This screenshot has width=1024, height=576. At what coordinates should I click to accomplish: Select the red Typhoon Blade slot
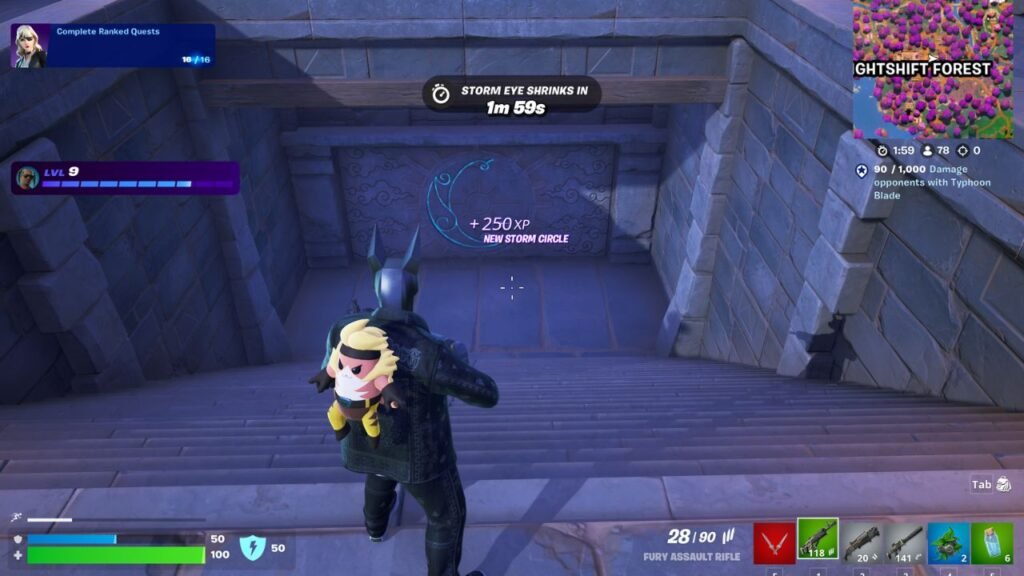(x=774, y=542)
